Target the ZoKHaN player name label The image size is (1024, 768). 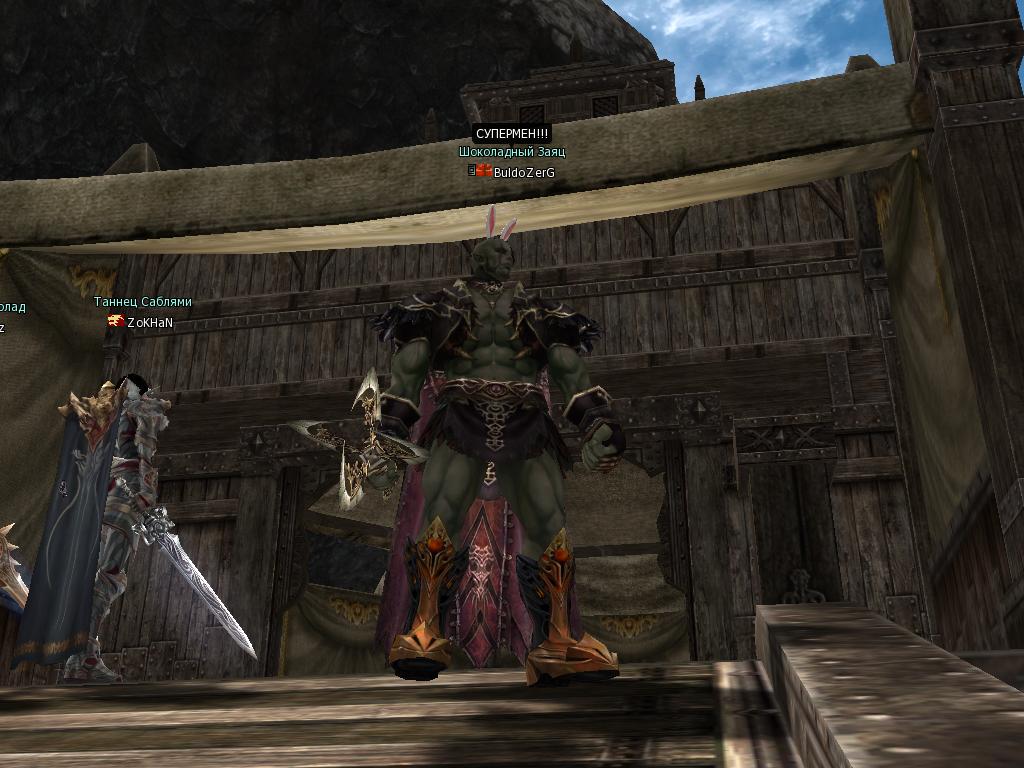[150, 322]
